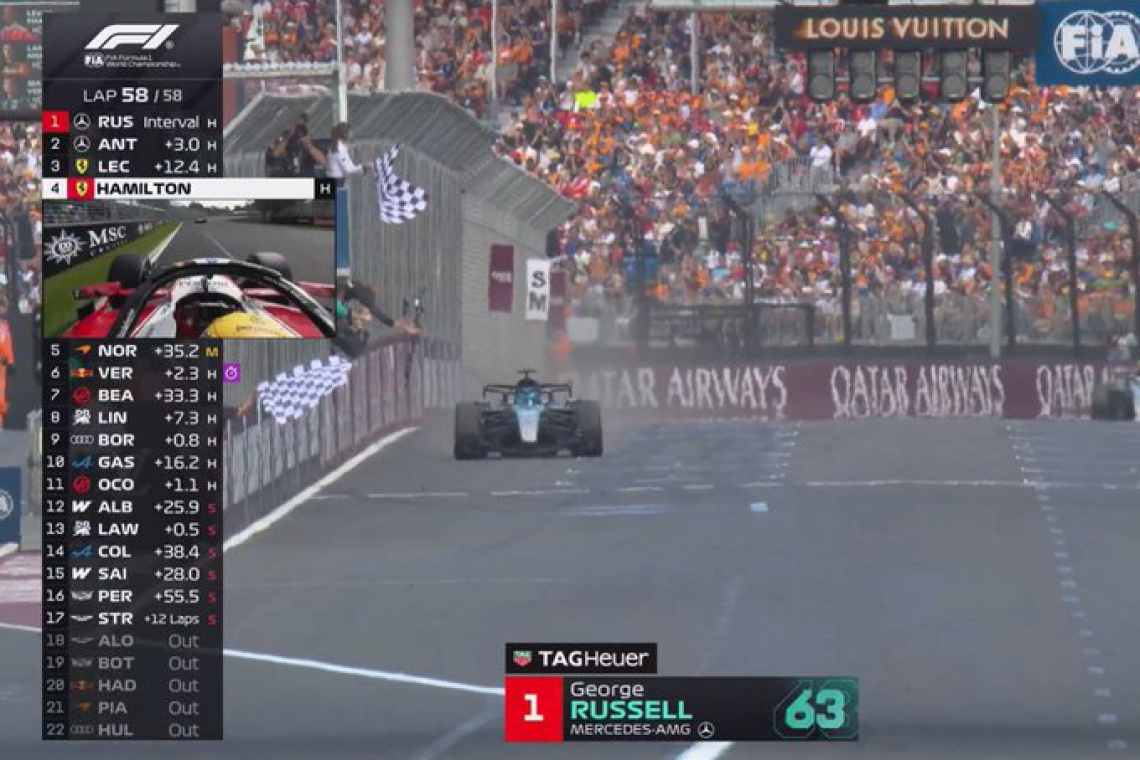The width and height of the screenshot is (1140, 760).
Task: Choose VER in sixth place
Action: pos(131,373)
